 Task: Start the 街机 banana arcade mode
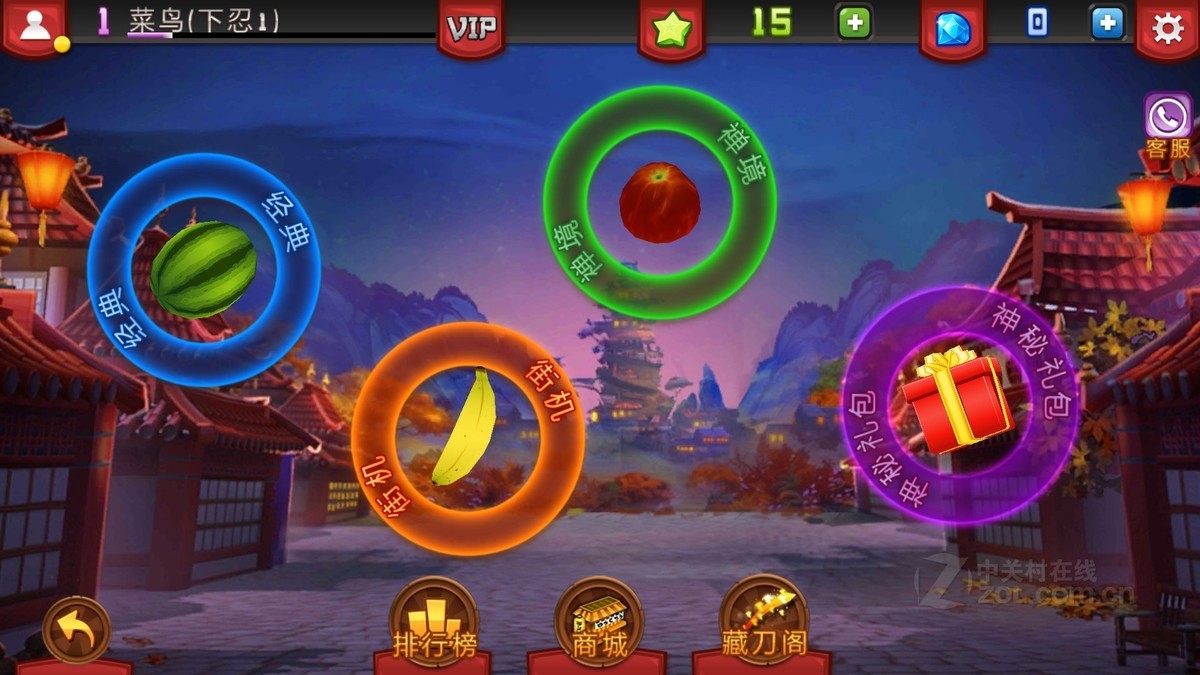point(467,438)
